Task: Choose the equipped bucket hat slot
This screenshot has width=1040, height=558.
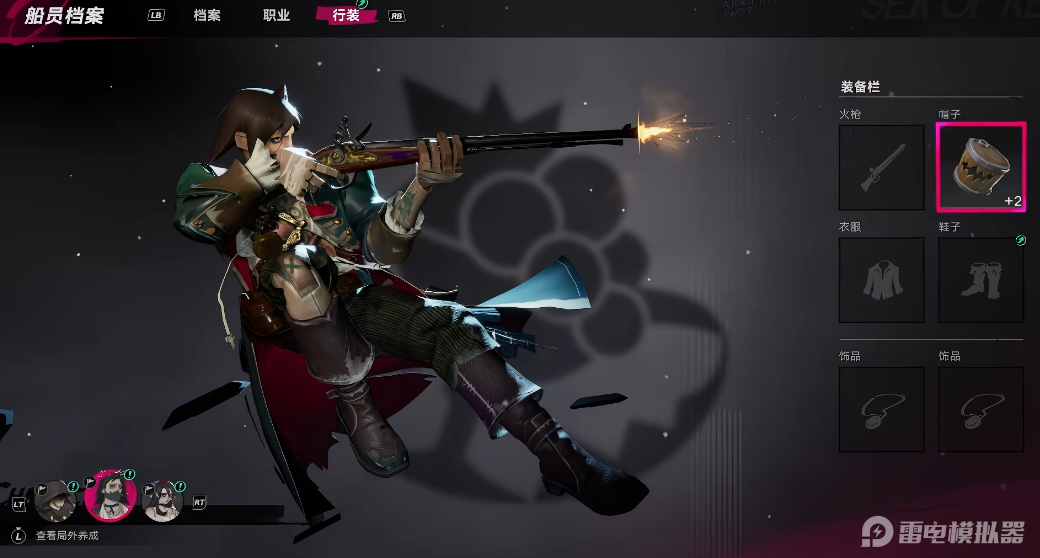Action: point(981,167)
